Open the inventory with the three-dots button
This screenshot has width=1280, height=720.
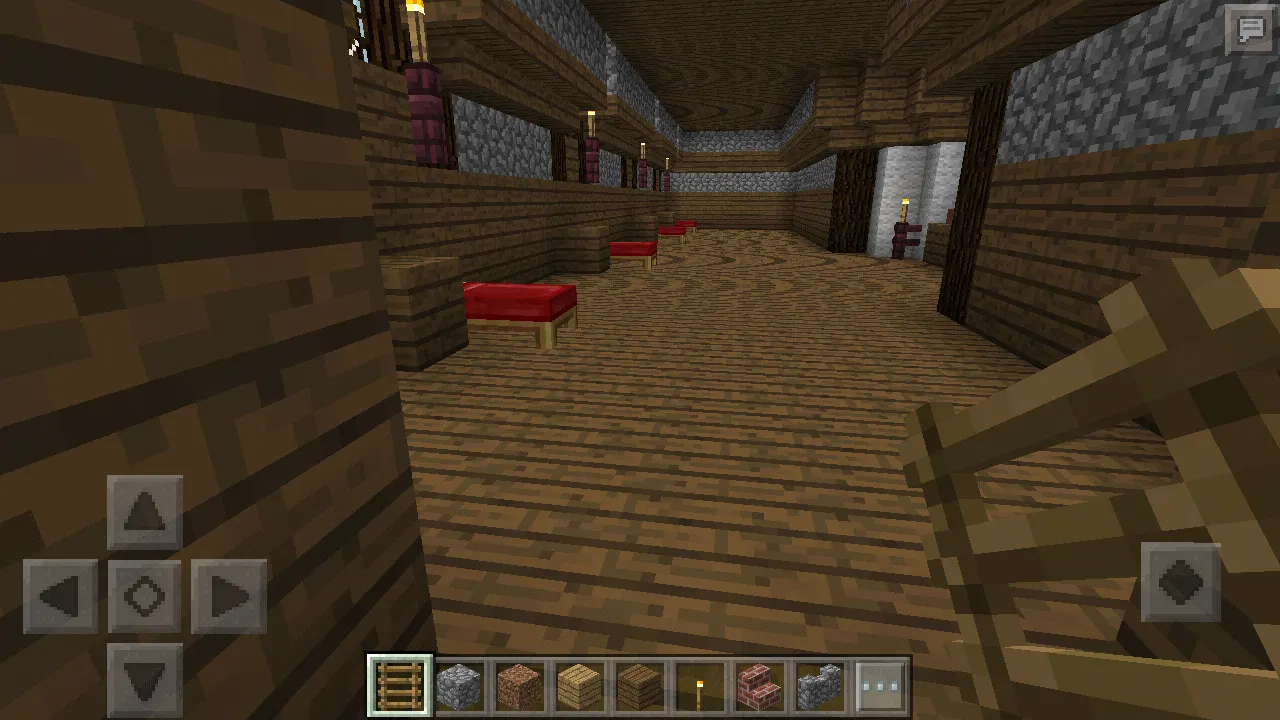[880, 686]
